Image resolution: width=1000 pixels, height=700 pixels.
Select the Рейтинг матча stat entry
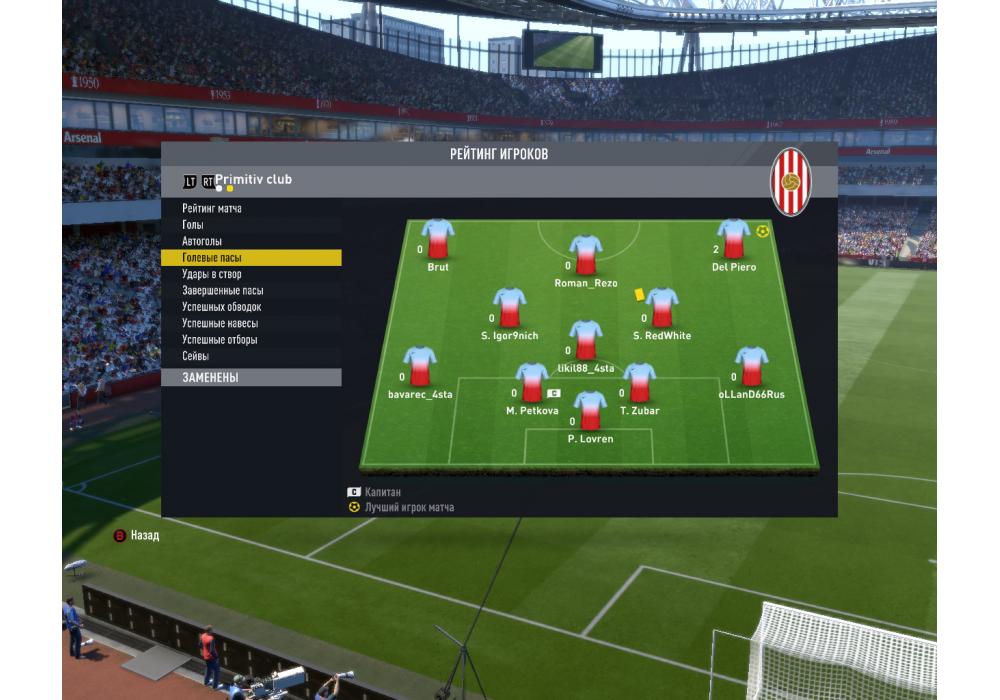(212, 209)
